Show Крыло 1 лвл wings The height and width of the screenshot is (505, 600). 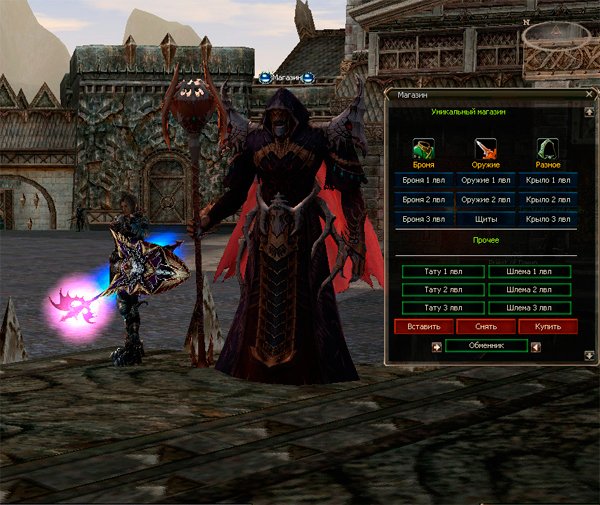tap(548, 180)
